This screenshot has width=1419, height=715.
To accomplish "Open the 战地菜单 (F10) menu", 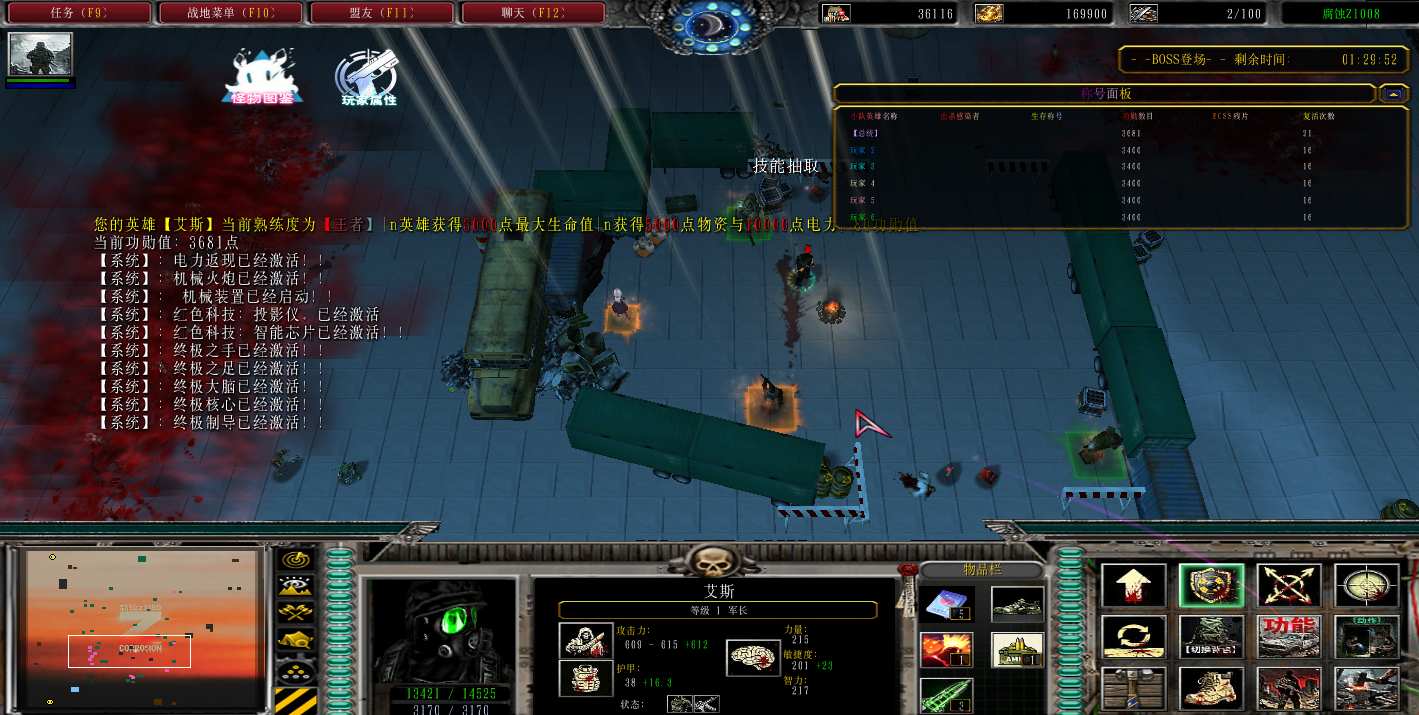I will point(231,13).
